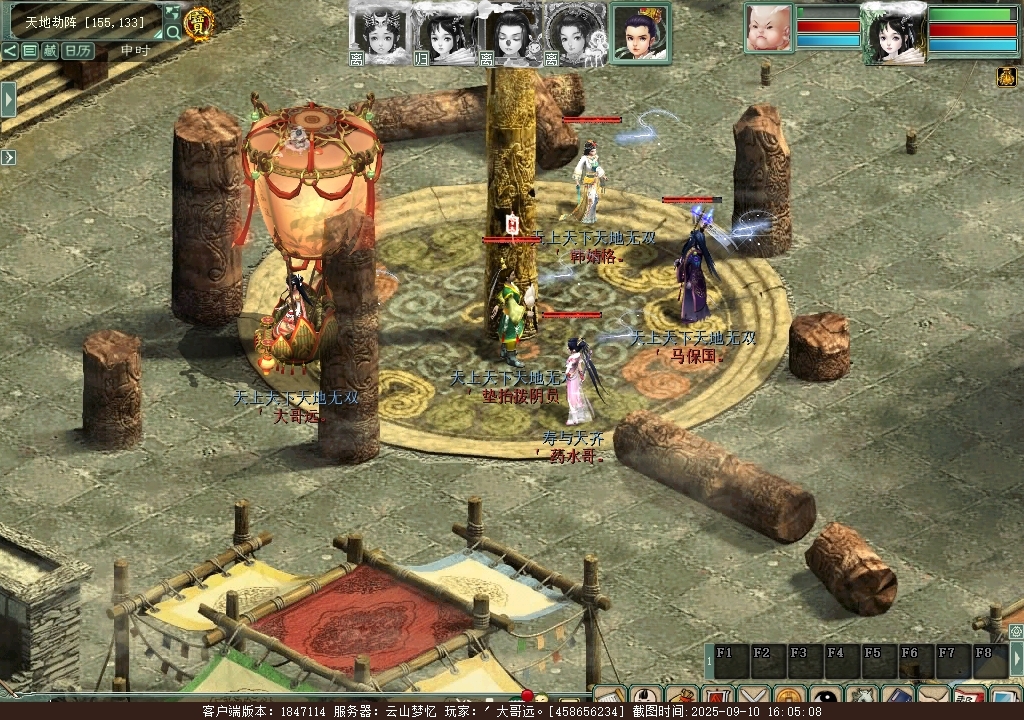1024x720 pixels.
Task: Collapse the minimap with the left arrow button
Action: click(9, 50)
